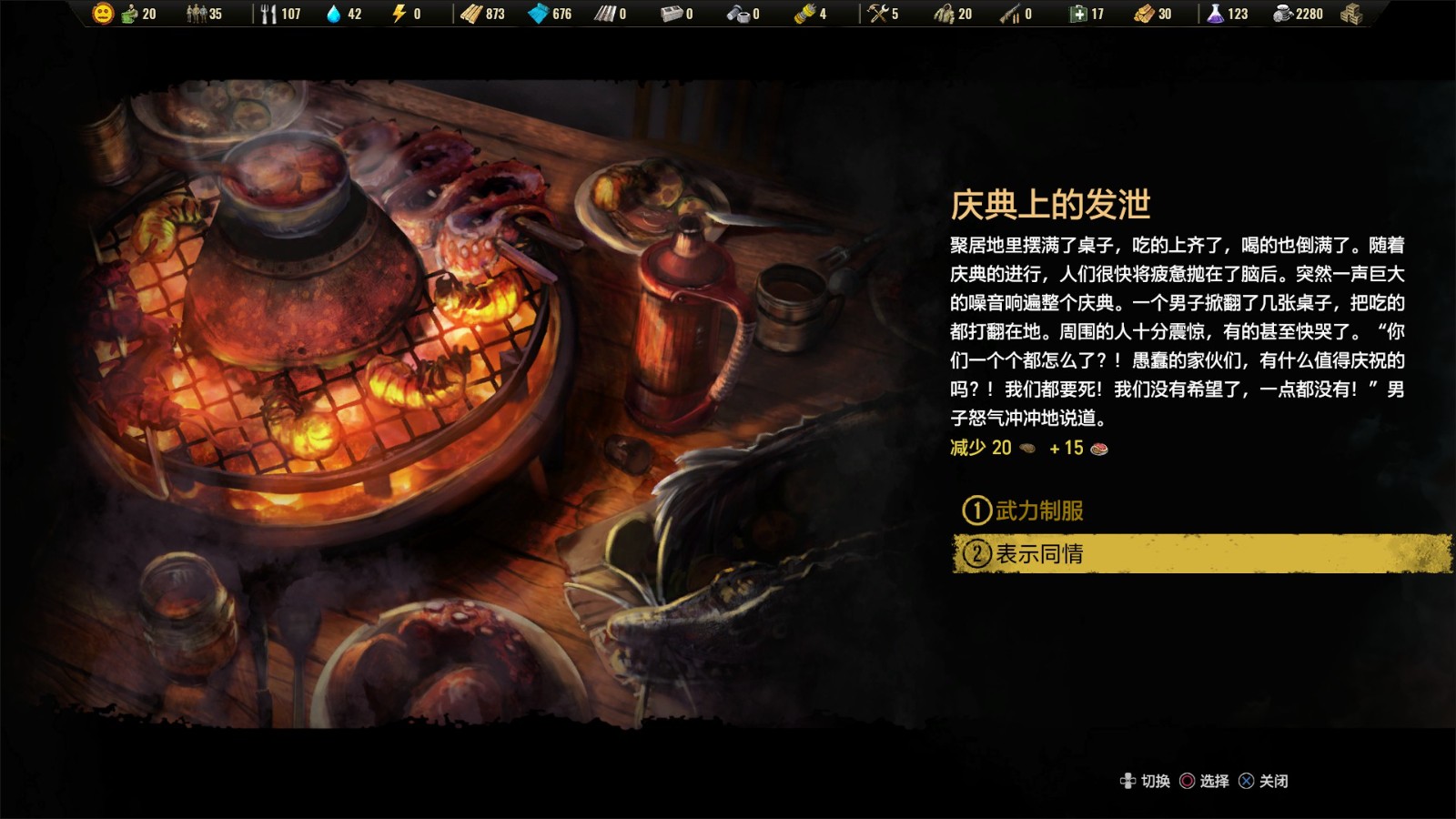Click the green medkit icon
This screenshot has height=819, width=1456.
pyautogui.click(x=1077, y=14)
